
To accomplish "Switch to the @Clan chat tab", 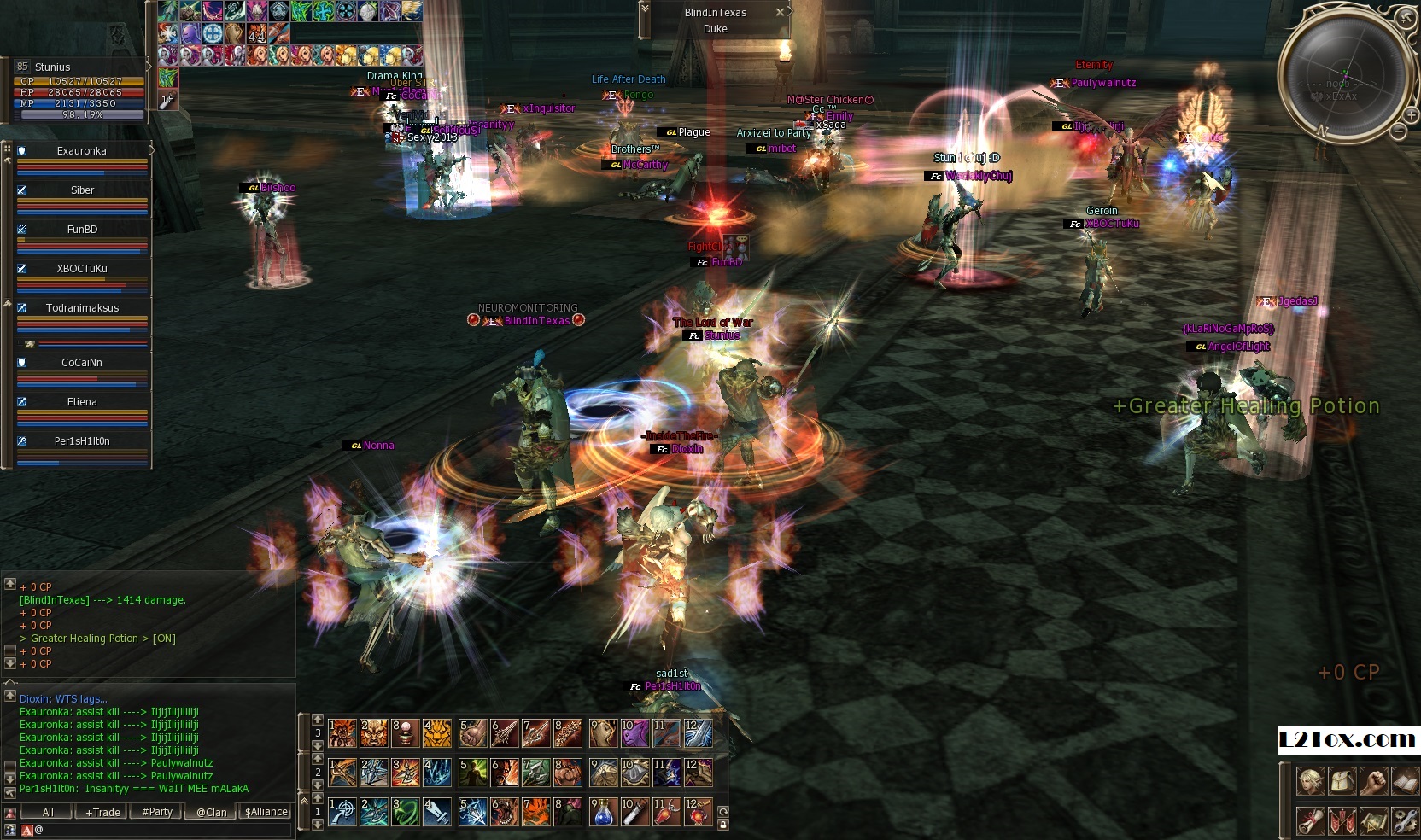I will coord(211,812).
